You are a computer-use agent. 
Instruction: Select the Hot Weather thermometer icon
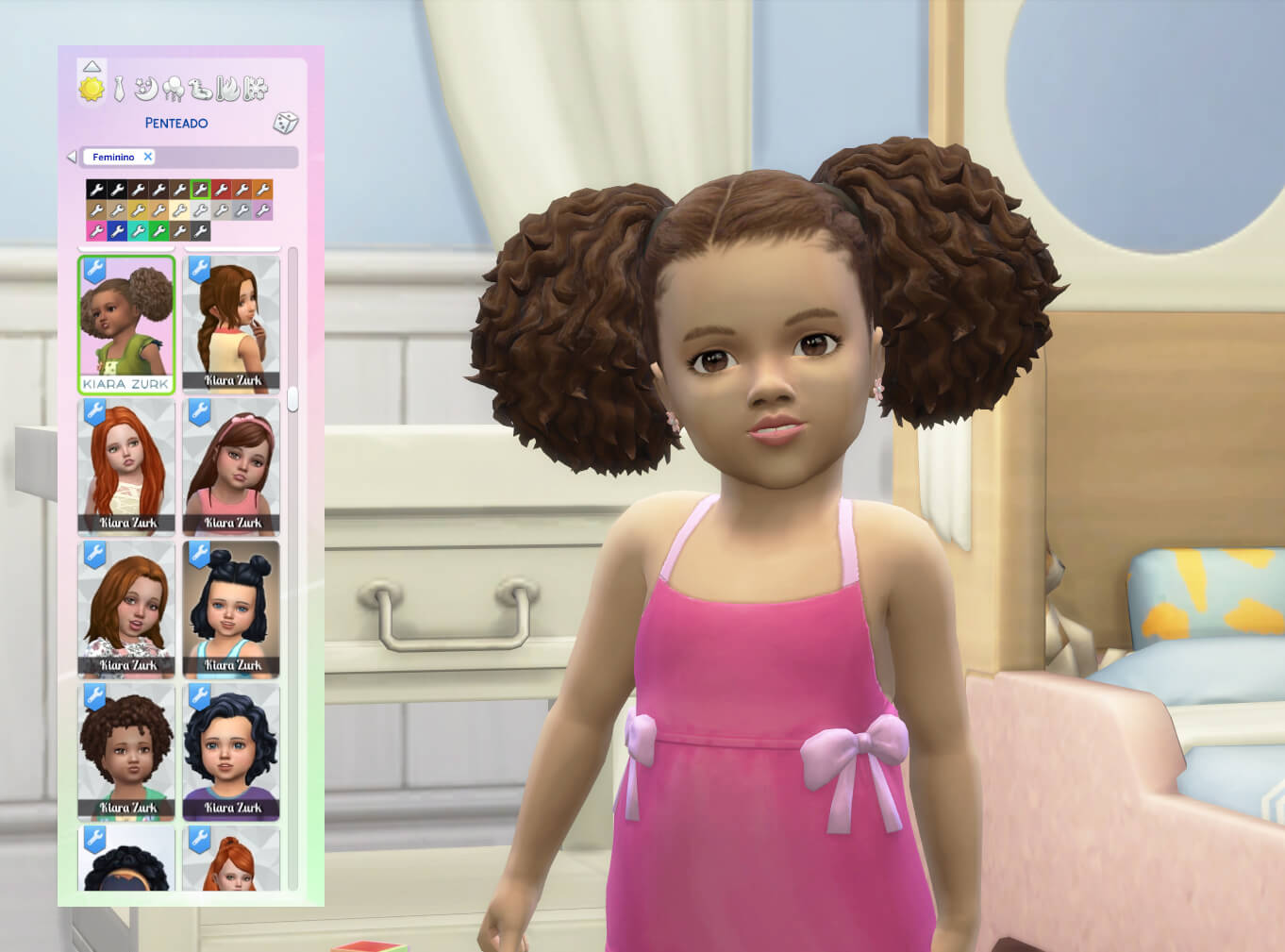click(226, 89)
